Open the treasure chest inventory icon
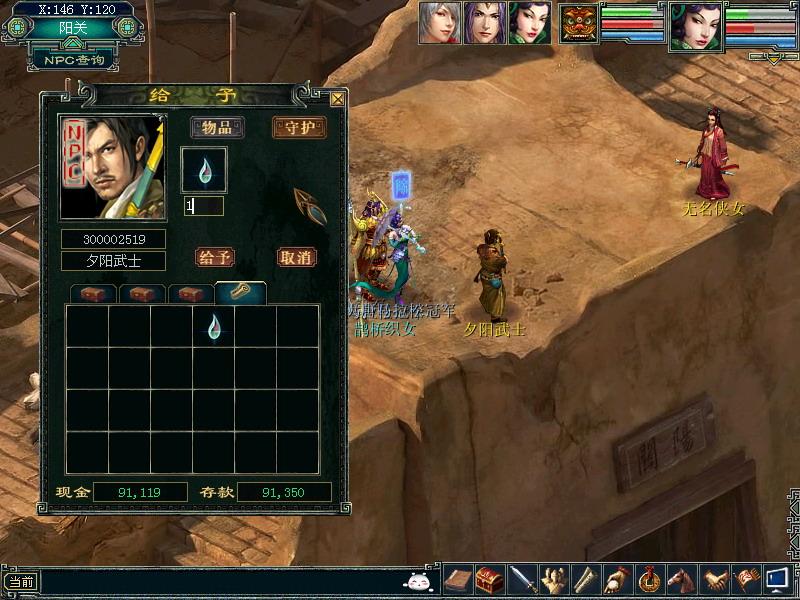This screenshot has width=800, height=600. tap(489, 579)
